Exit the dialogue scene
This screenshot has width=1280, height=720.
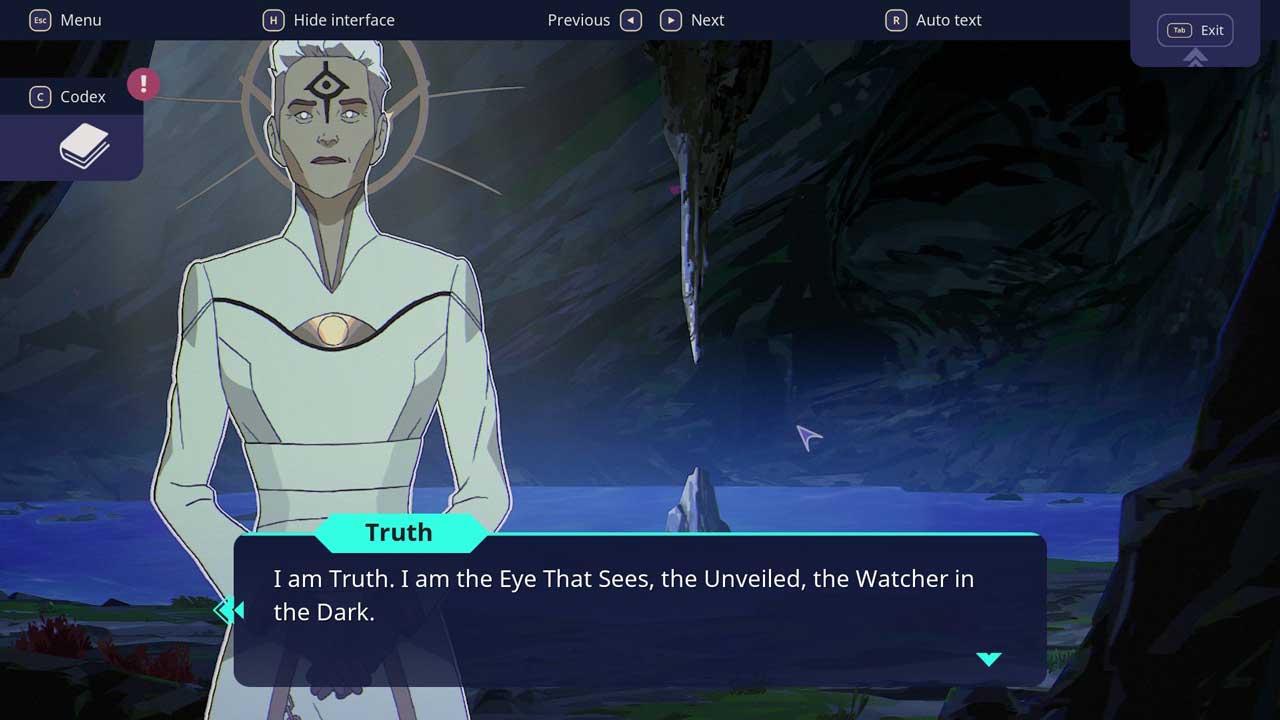click(1195, 31)
